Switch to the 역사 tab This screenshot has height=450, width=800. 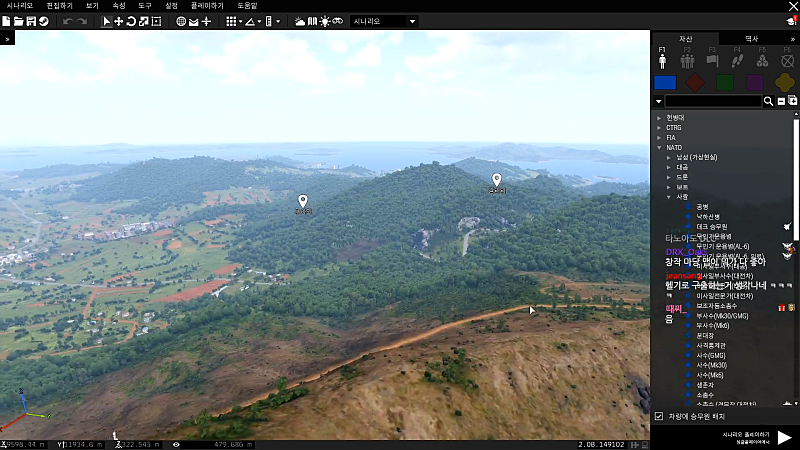tap(752, 38)
